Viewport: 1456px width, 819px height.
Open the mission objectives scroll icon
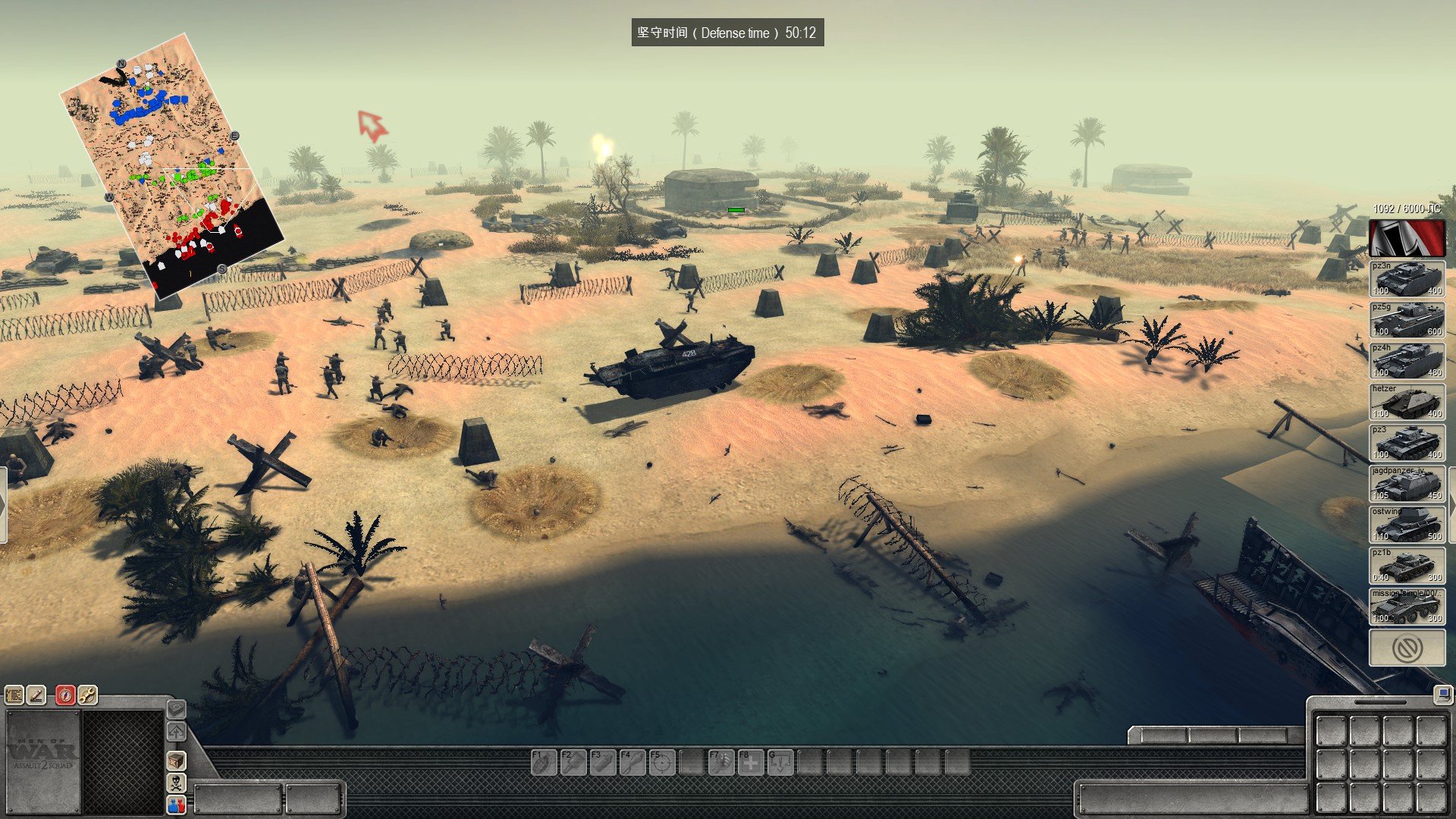(14, 695)
